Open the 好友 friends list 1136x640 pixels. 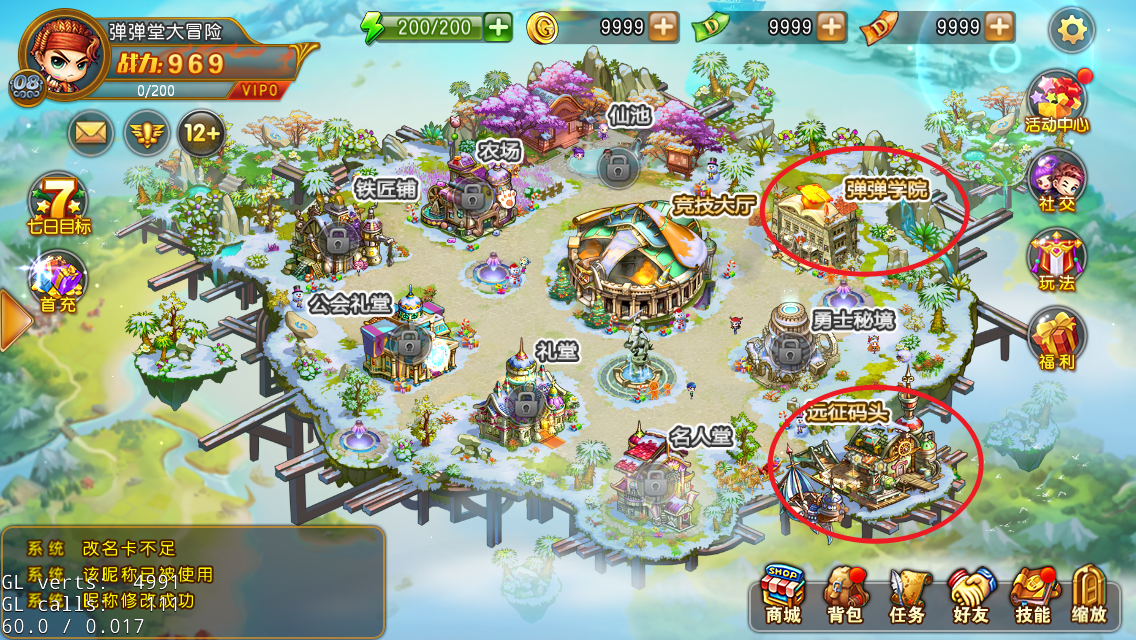coord(969,596)
